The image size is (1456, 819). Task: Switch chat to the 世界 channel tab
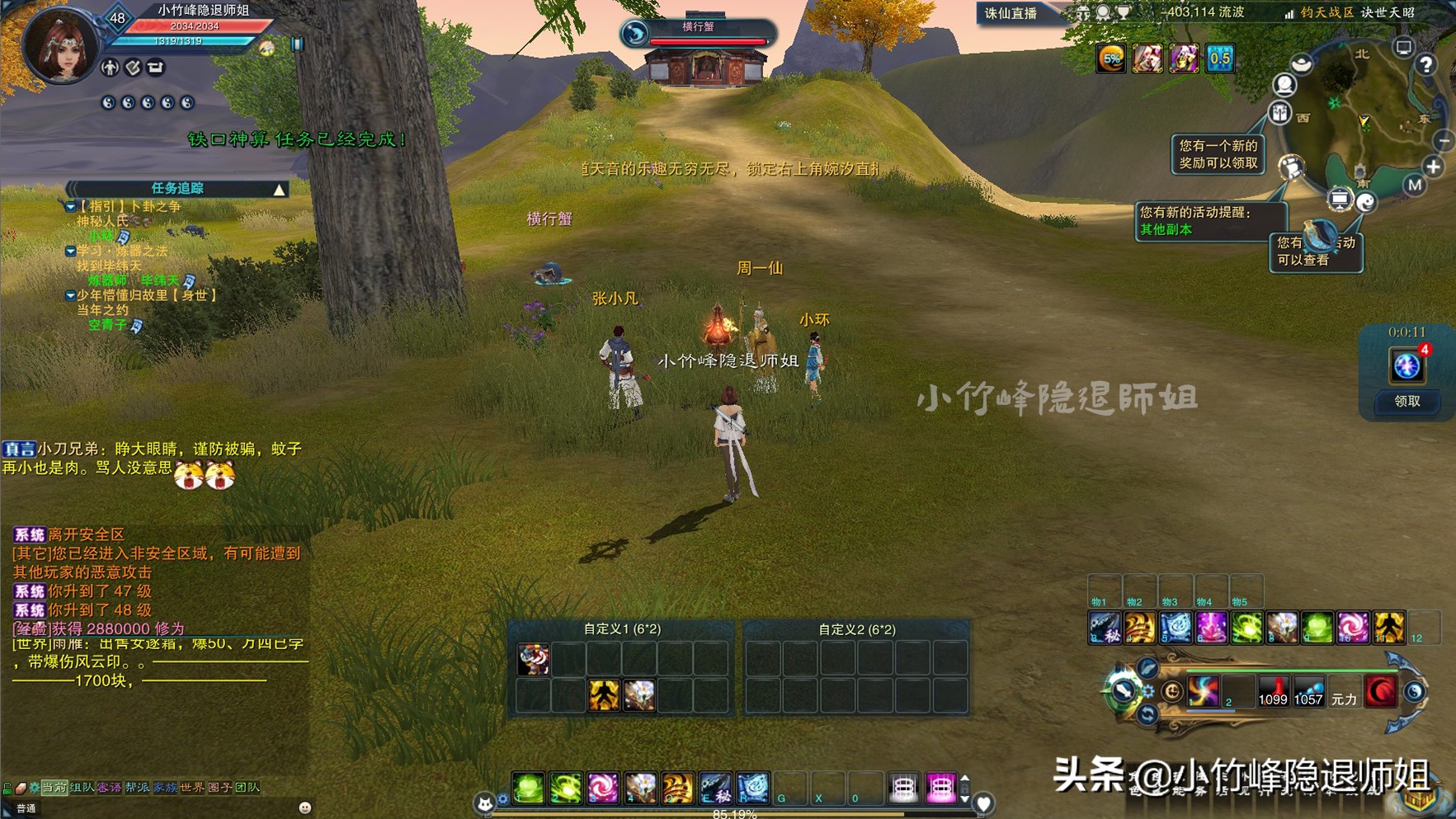(x=192, y=788)
